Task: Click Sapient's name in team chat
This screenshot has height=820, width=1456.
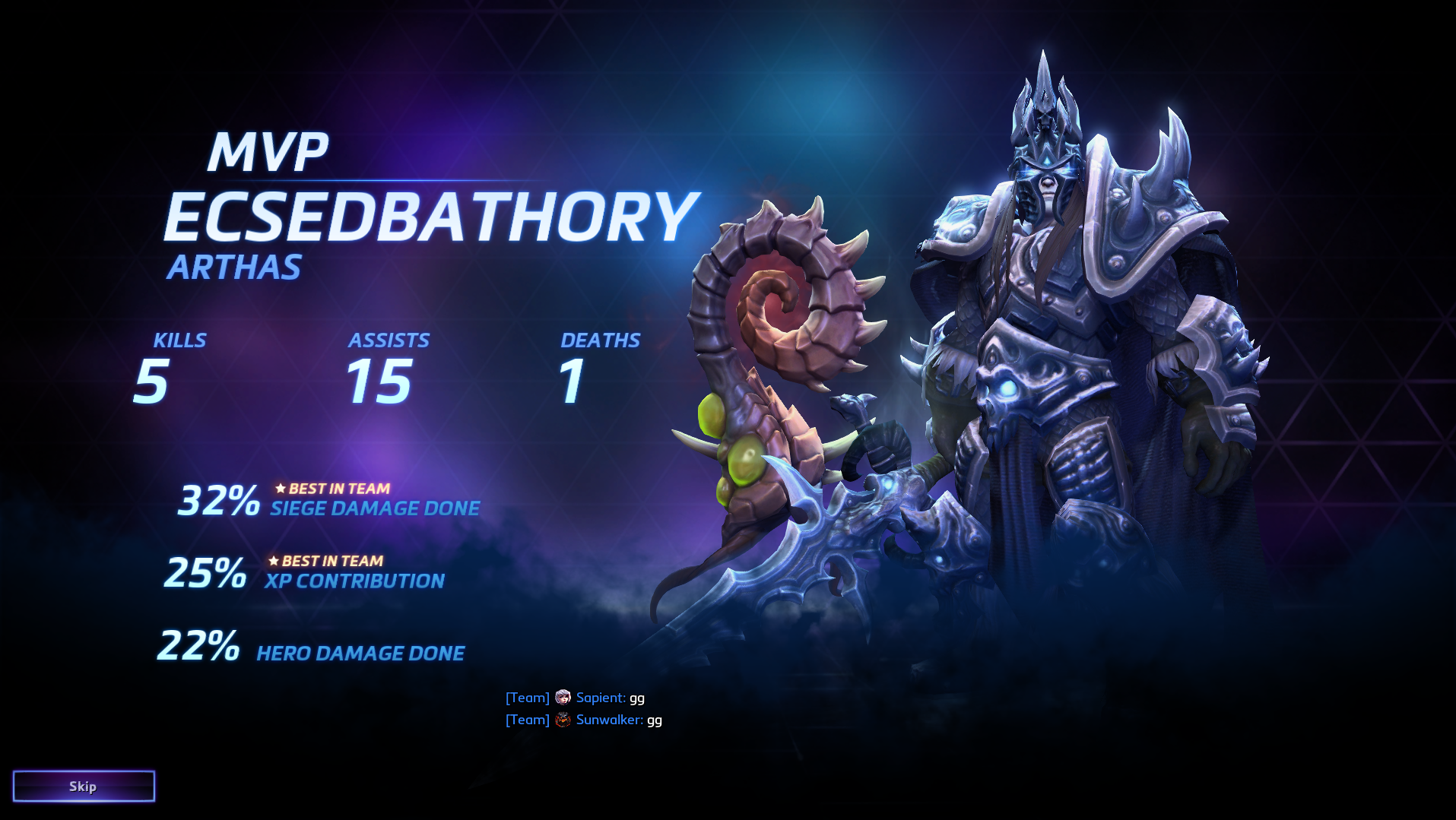Action: pyautogui.click(x=600, y=698)
